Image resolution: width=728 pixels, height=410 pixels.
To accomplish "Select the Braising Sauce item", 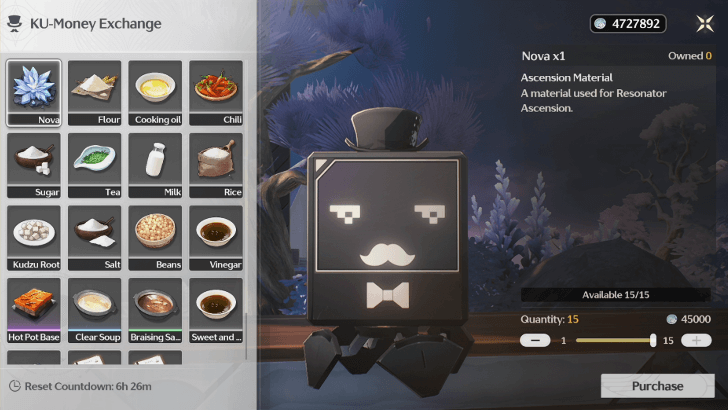I will coord(155,310).
